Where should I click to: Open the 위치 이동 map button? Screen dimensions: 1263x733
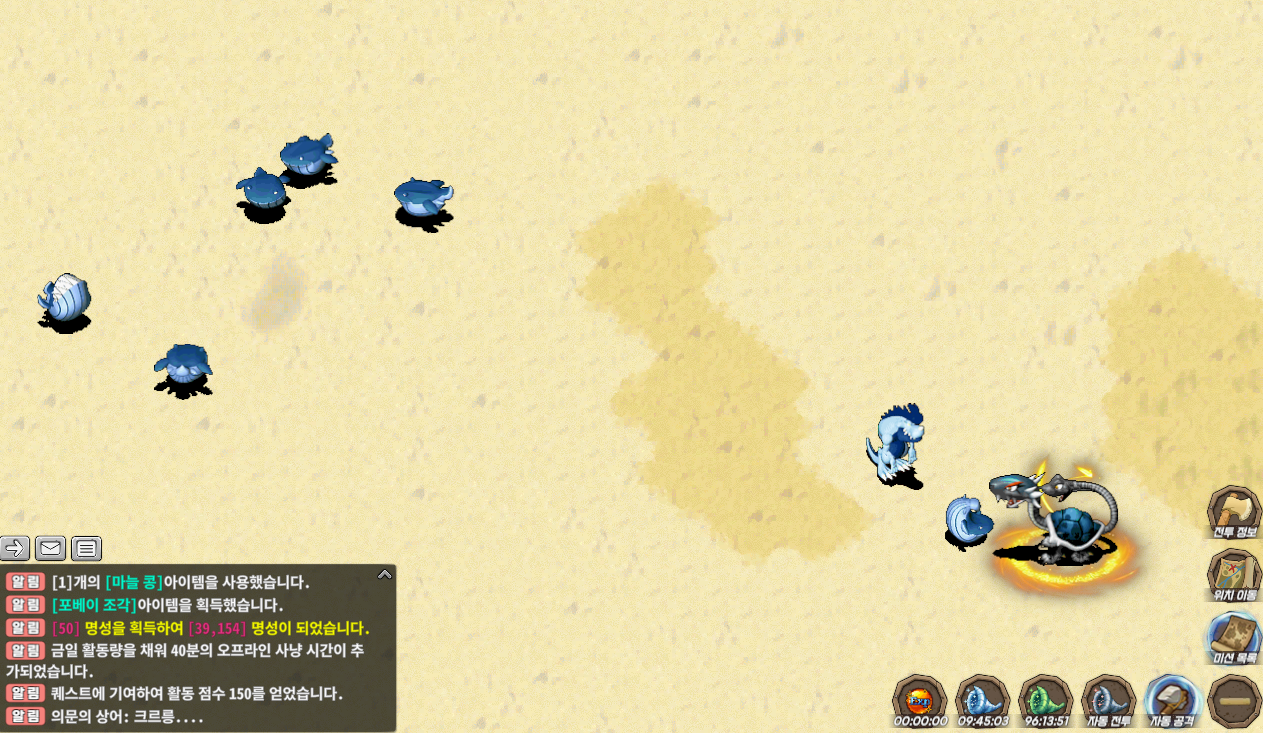1235,575
